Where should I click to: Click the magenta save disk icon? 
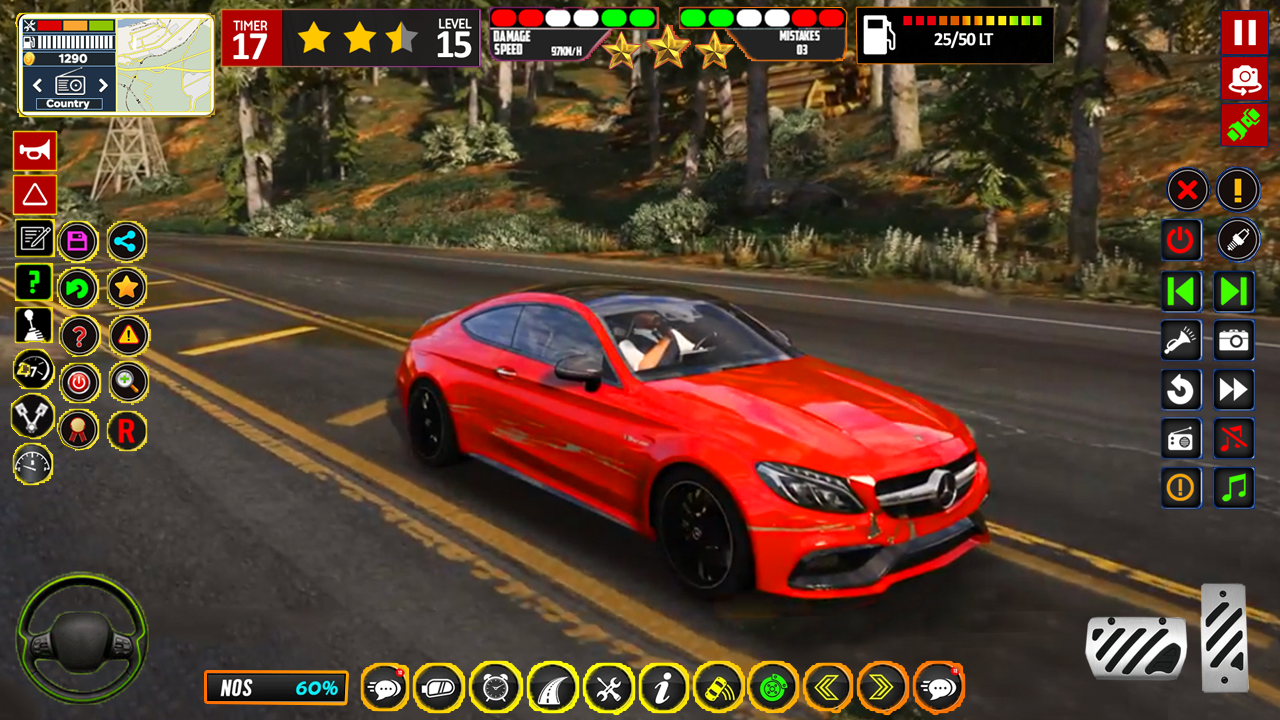coord(78,241)
